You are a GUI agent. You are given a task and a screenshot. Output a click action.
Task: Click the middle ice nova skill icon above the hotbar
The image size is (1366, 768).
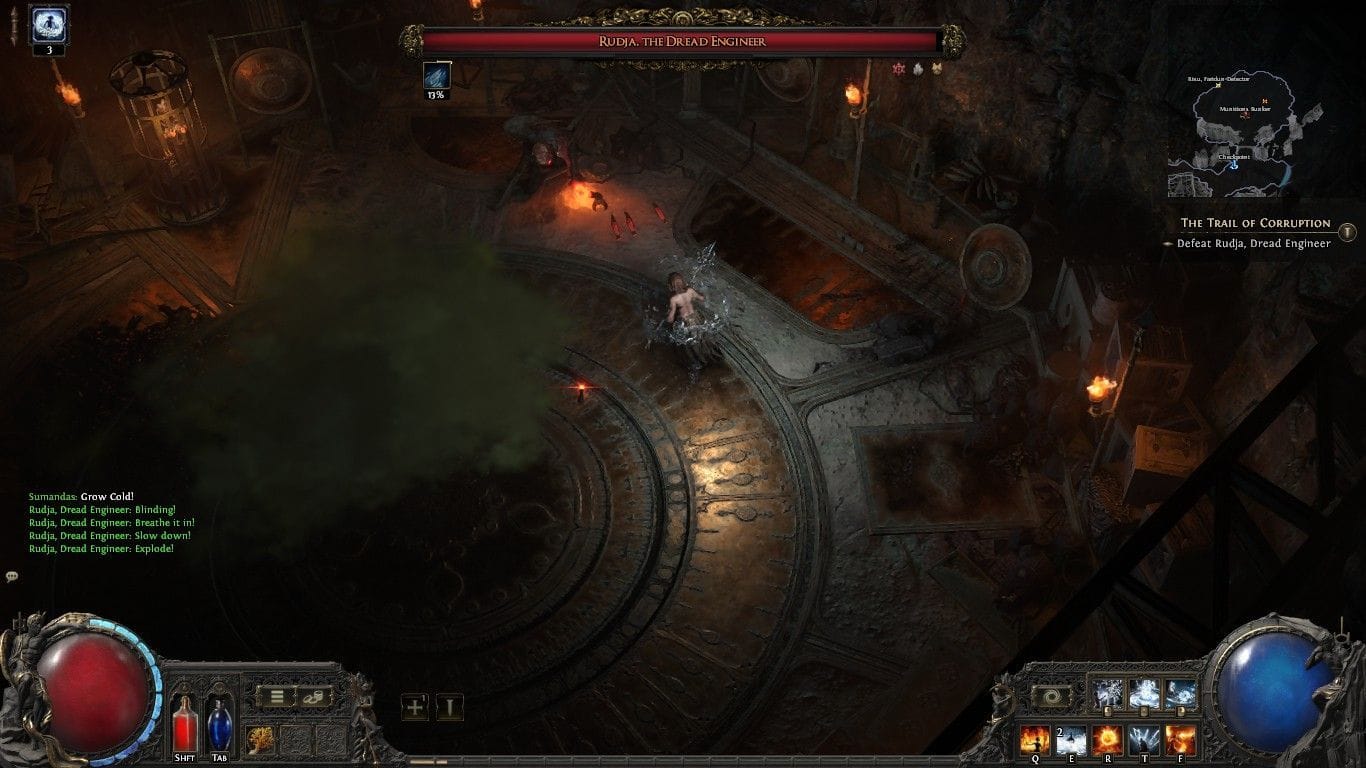tap(1143, 692)
